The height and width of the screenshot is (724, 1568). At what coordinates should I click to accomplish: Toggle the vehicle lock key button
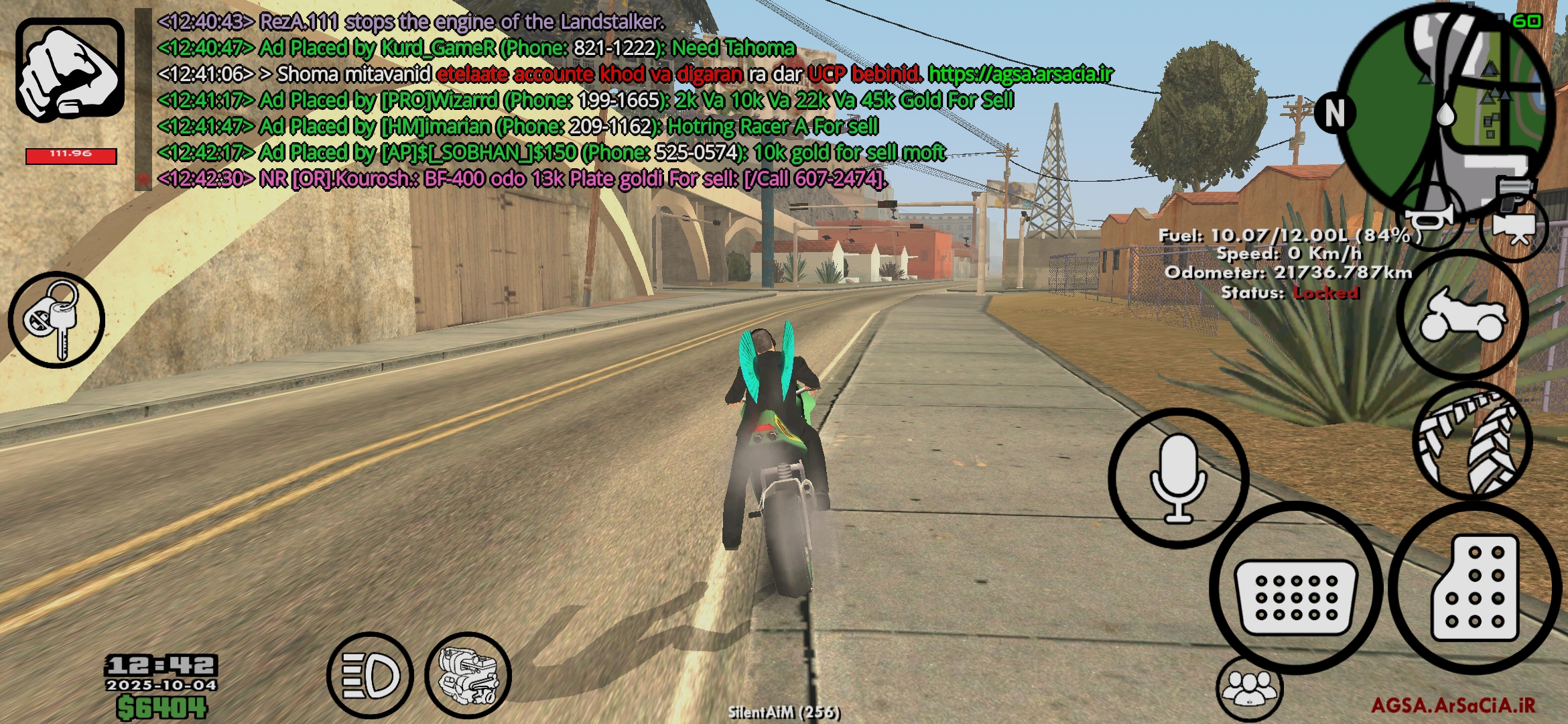click(x=56, y=320)
